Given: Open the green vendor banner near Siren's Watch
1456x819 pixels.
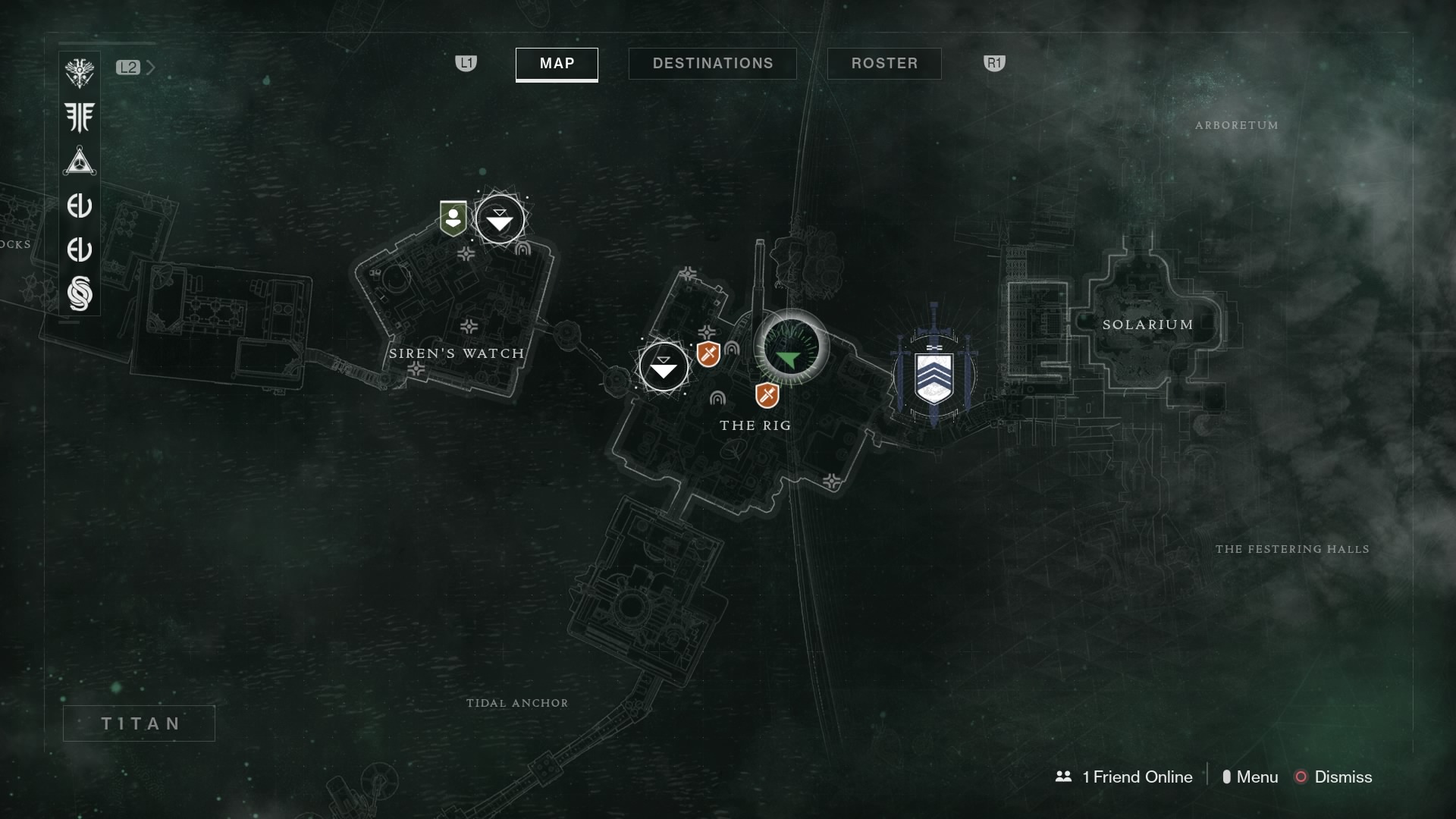Looking at the screenshot, I should pos(452,218).
